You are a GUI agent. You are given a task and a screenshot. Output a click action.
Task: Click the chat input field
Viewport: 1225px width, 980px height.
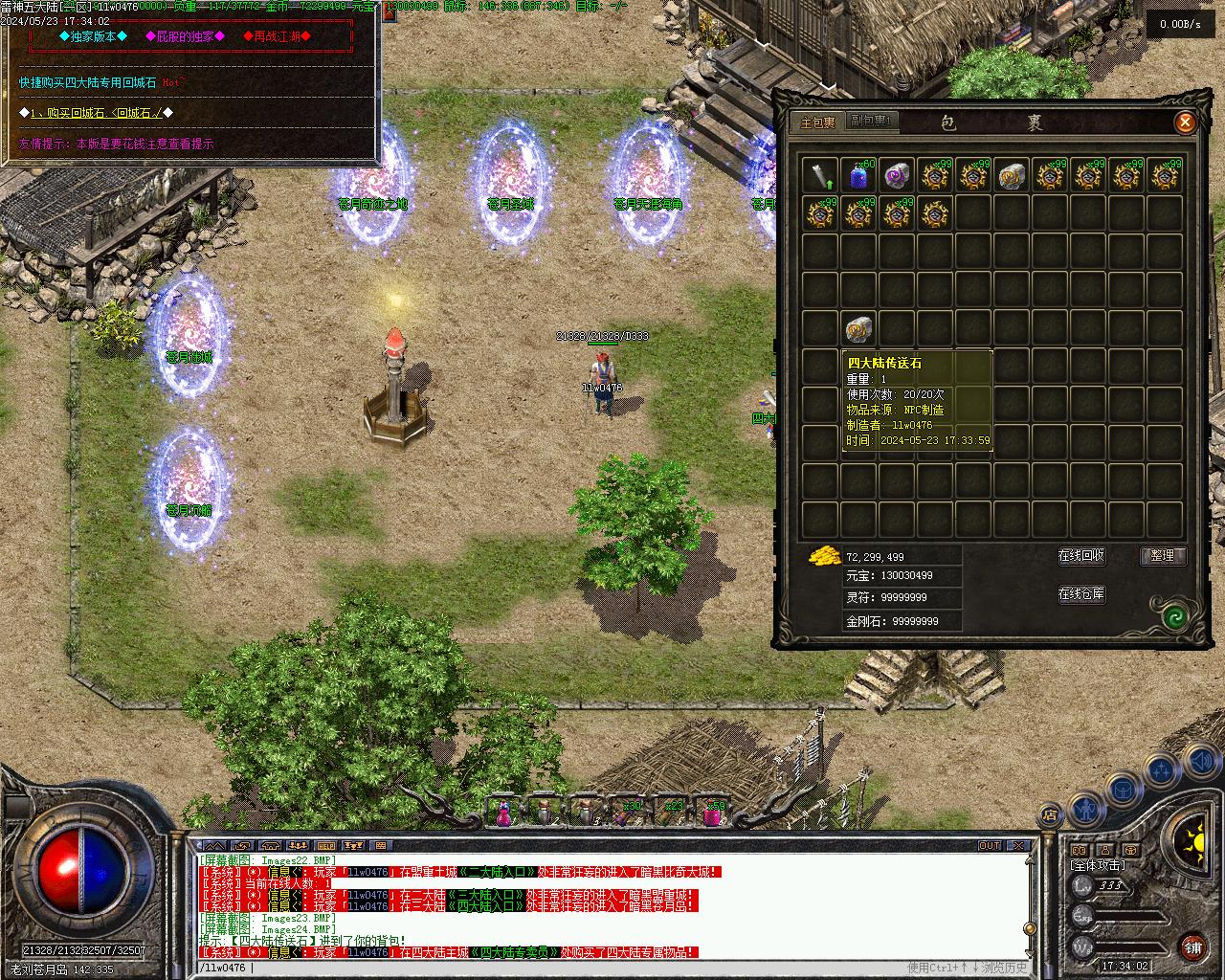pyautogui.click(x=574, y=969)
